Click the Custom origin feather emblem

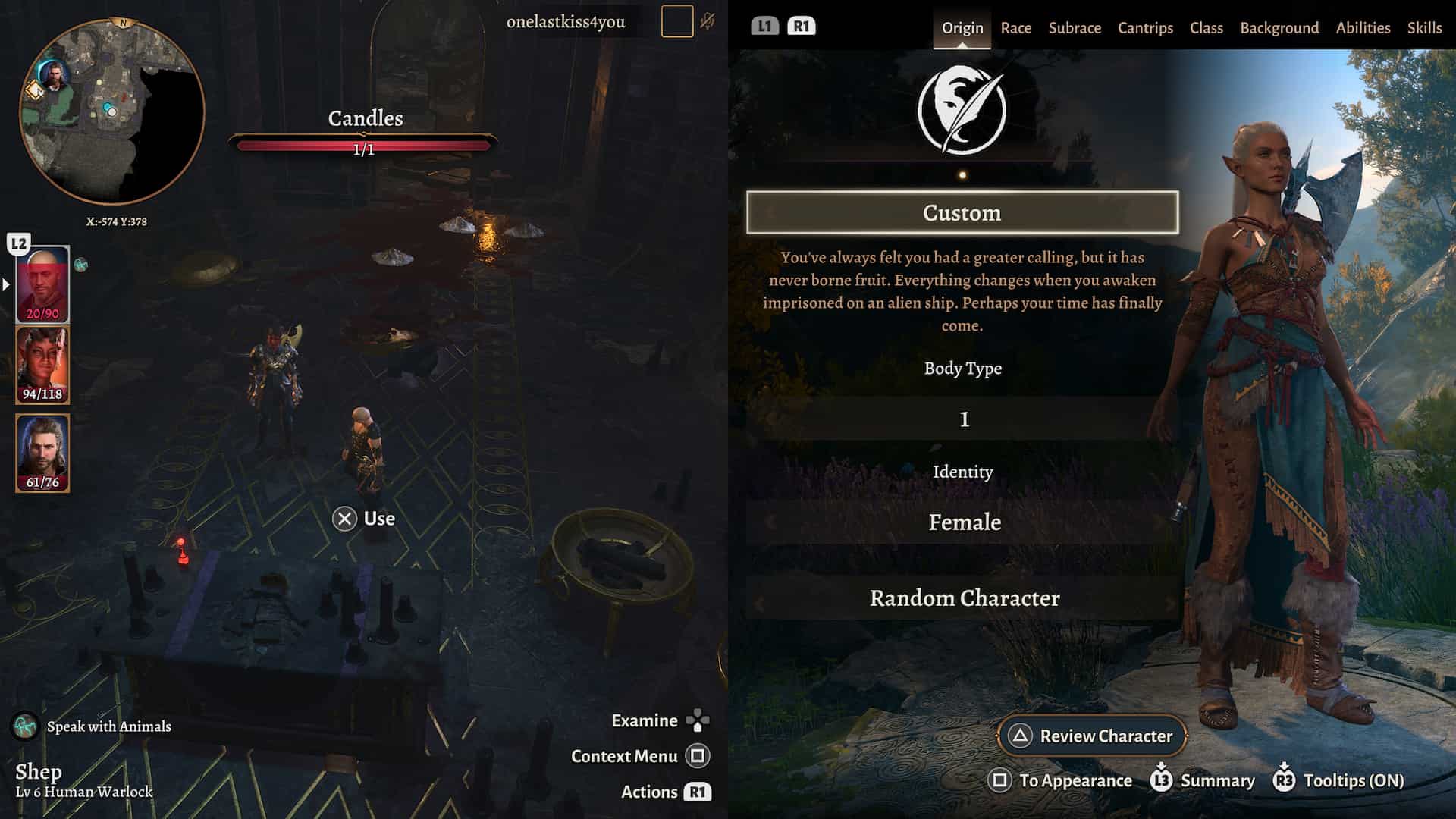[x=963, y=108]
